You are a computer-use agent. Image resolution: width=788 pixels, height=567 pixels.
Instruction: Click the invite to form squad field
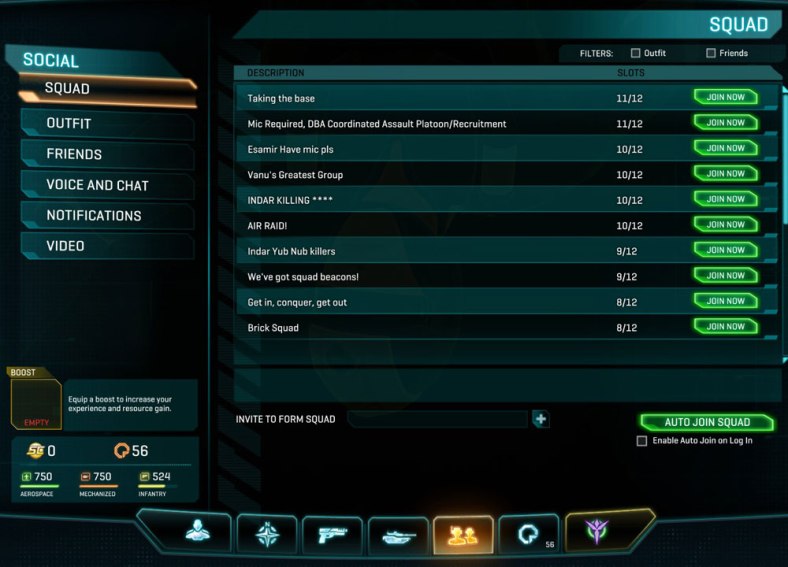[x=437, y=419]
